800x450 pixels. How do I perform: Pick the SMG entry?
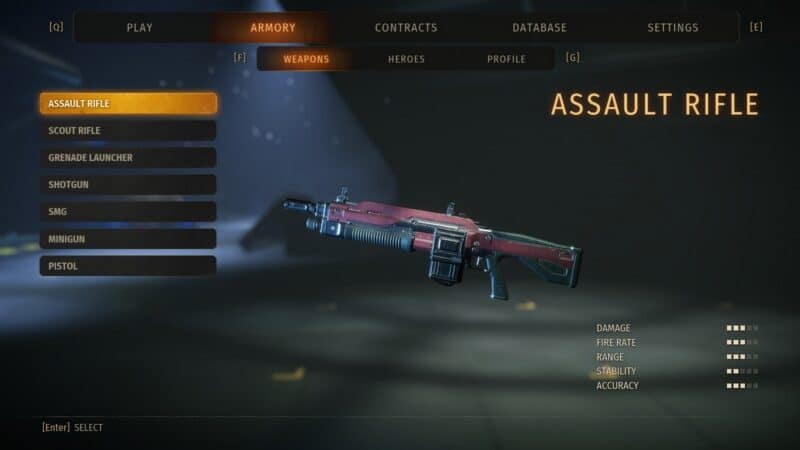128,212
